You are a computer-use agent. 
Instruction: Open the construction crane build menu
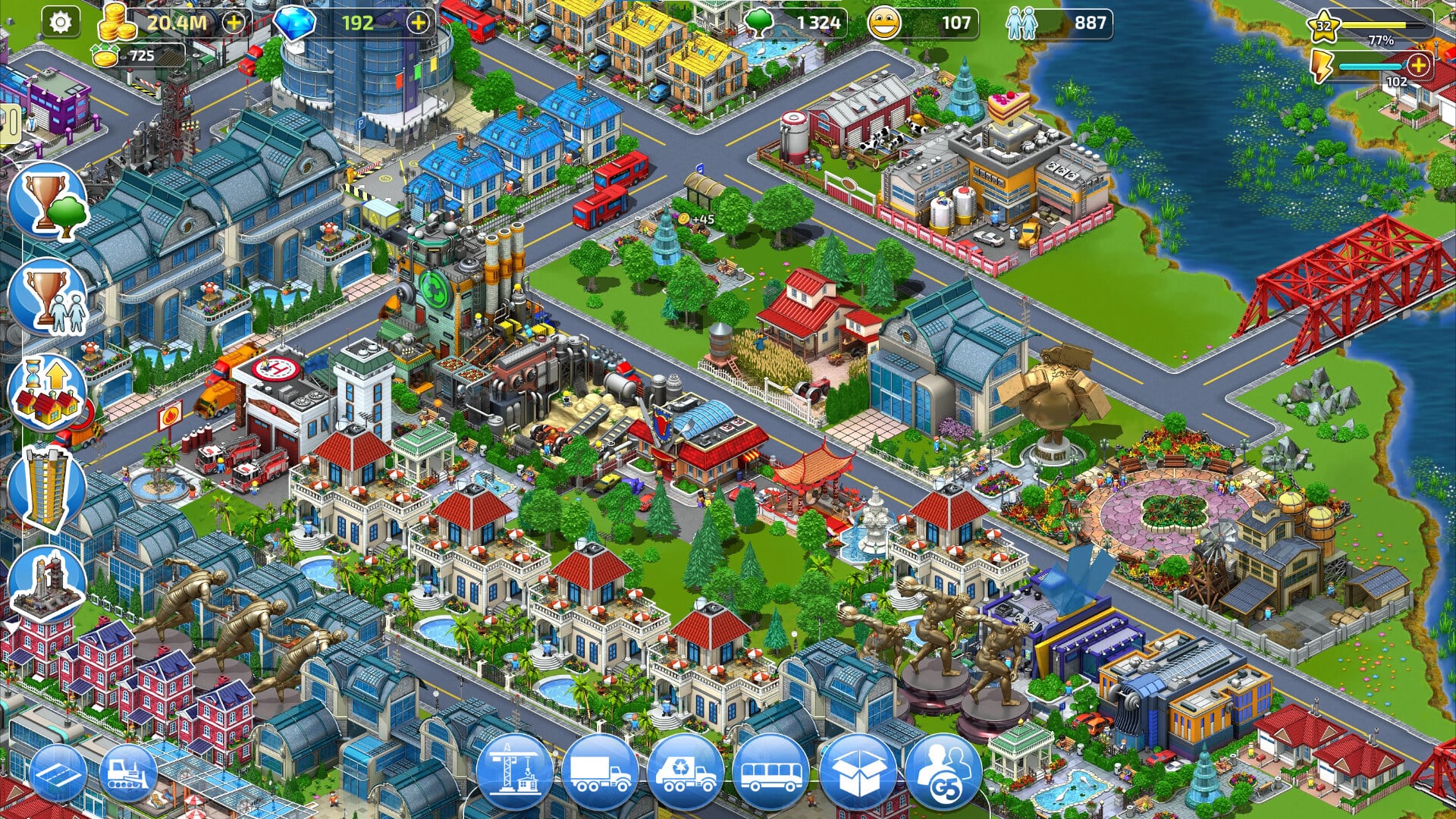tap(516, 772)
